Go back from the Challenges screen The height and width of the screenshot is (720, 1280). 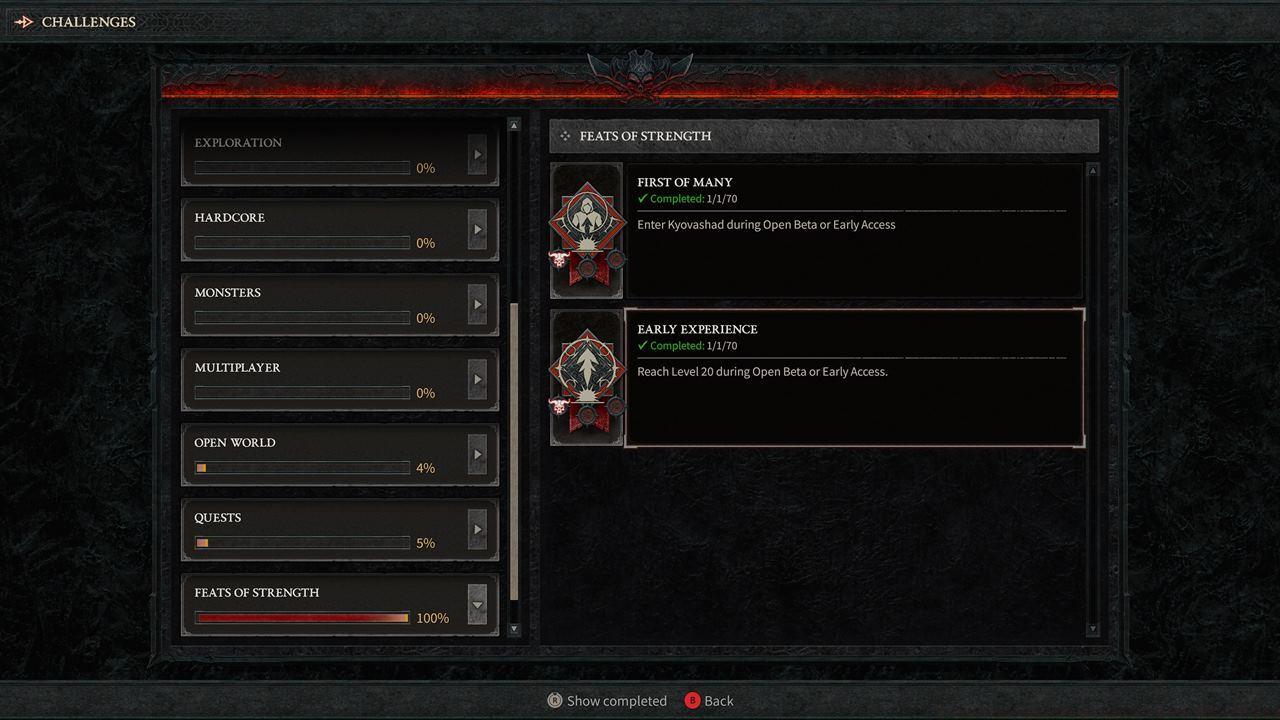click(709, 701)
